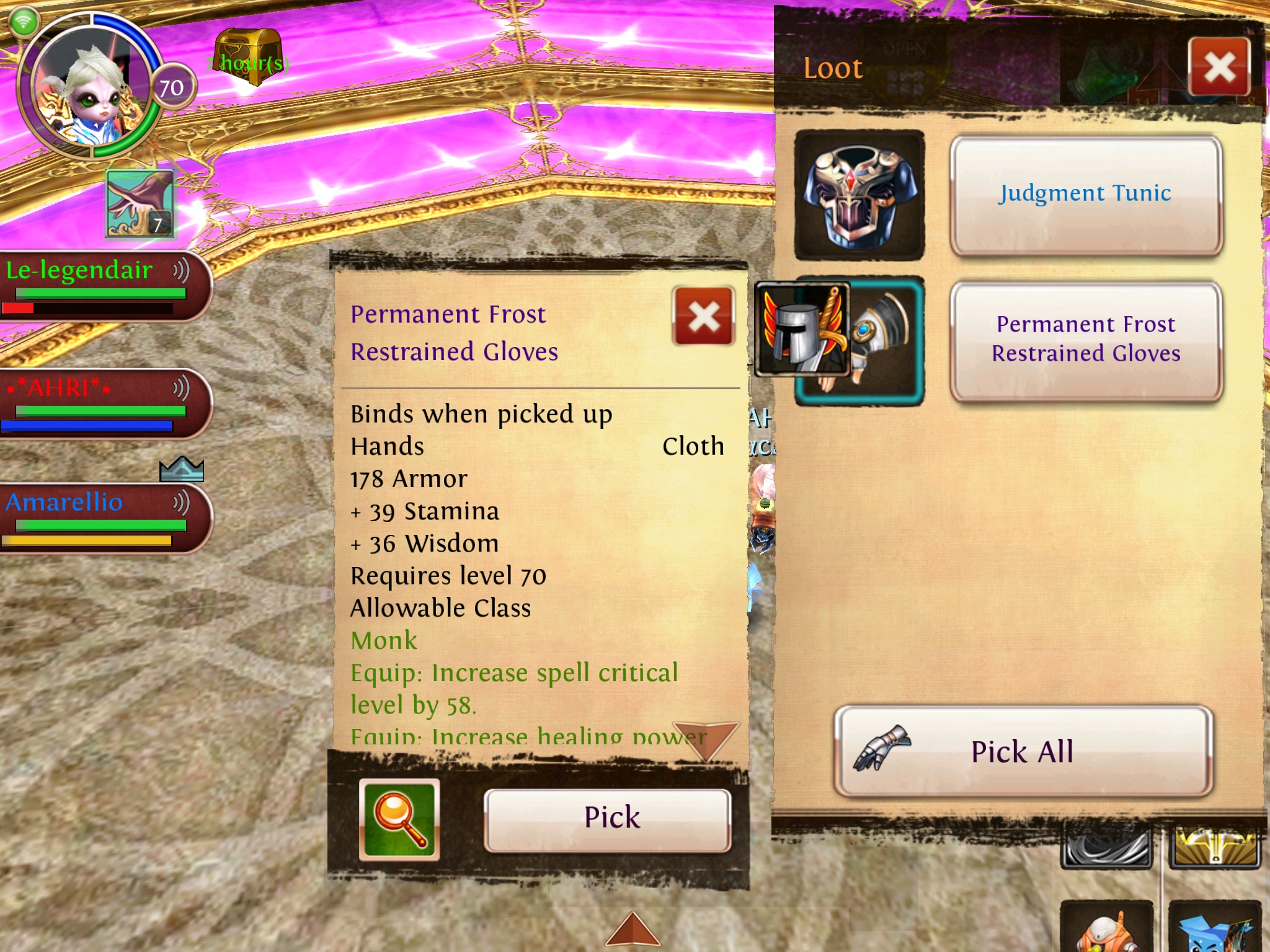
Task: Close the item detail tooltip
Action: point(704,316)
